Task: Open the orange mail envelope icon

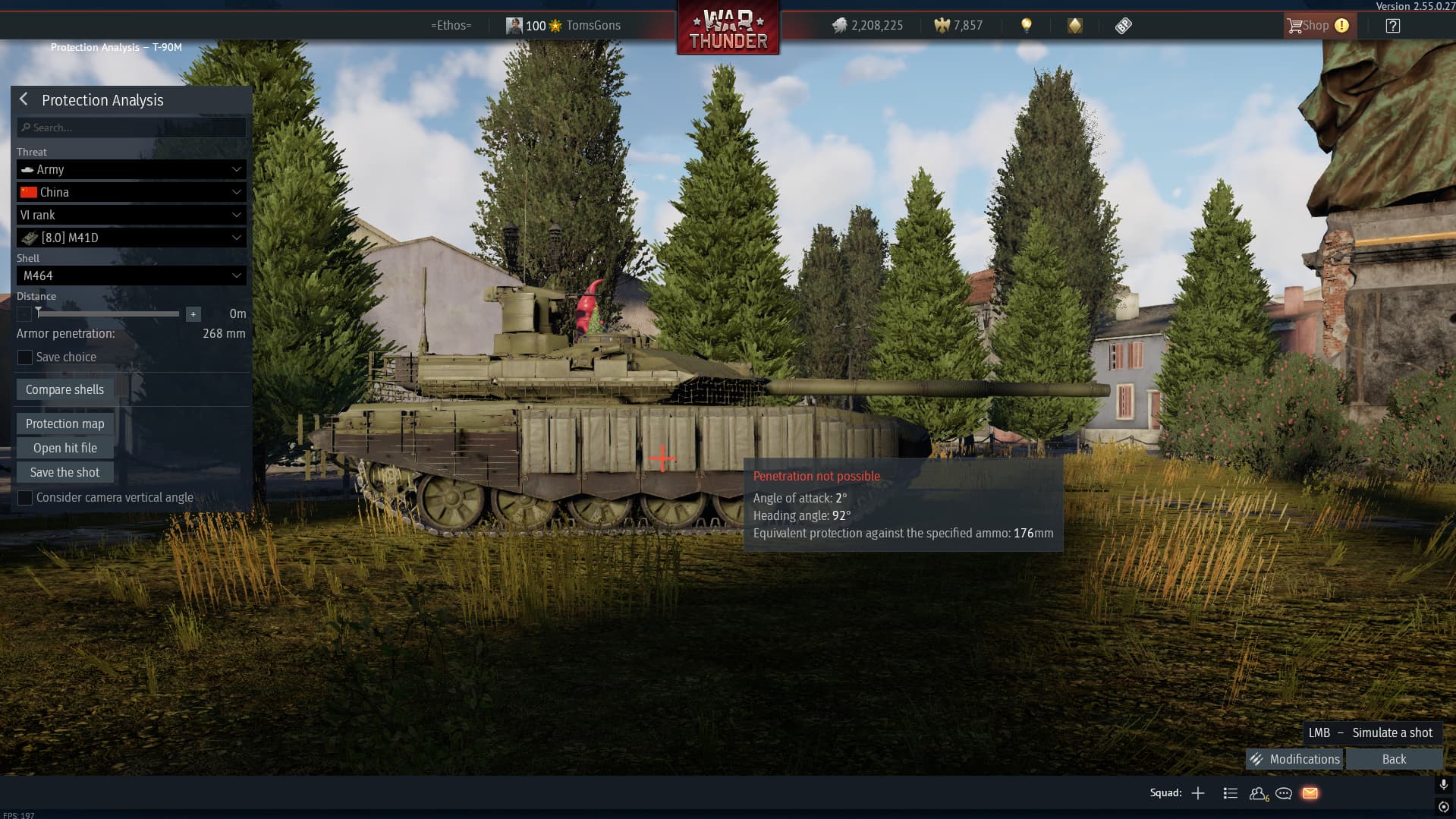Action: pos(1310,793)
